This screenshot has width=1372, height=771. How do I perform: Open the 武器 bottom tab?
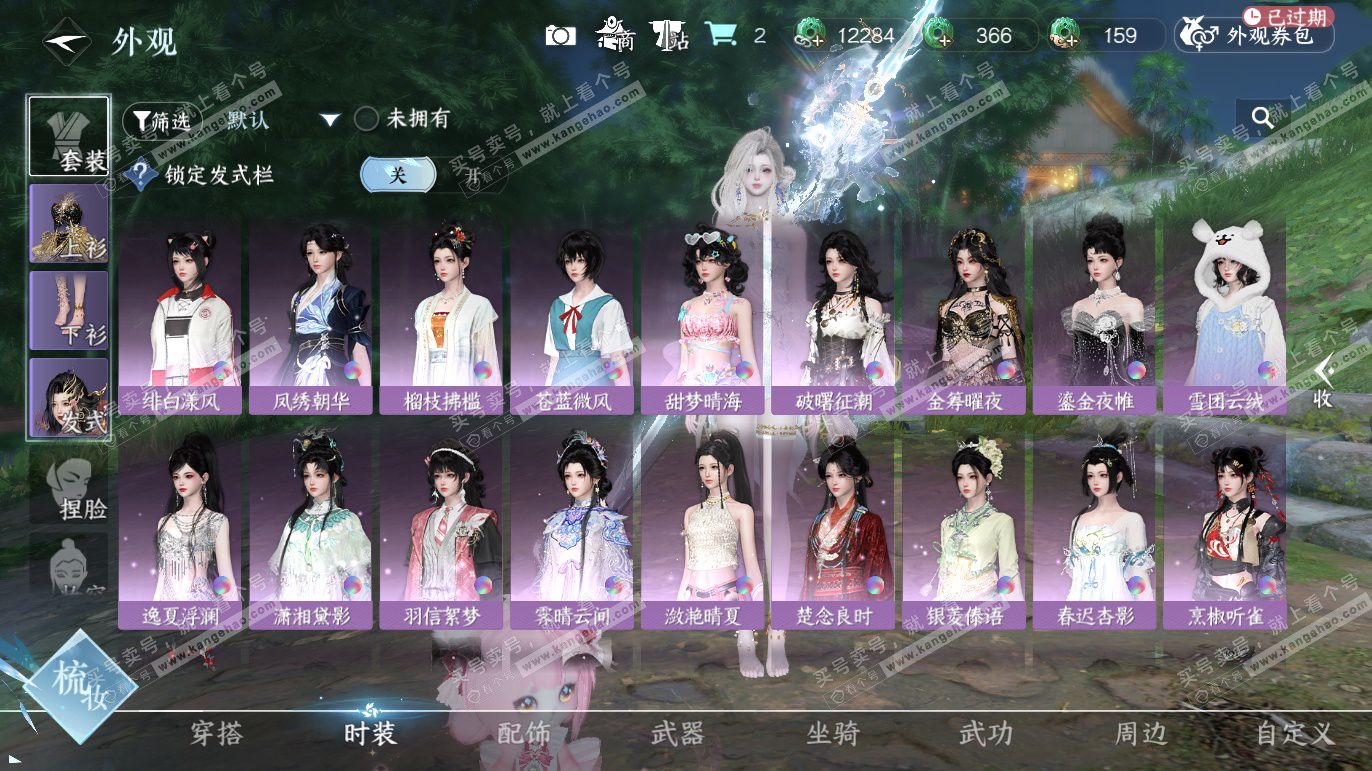pos(678,733)
